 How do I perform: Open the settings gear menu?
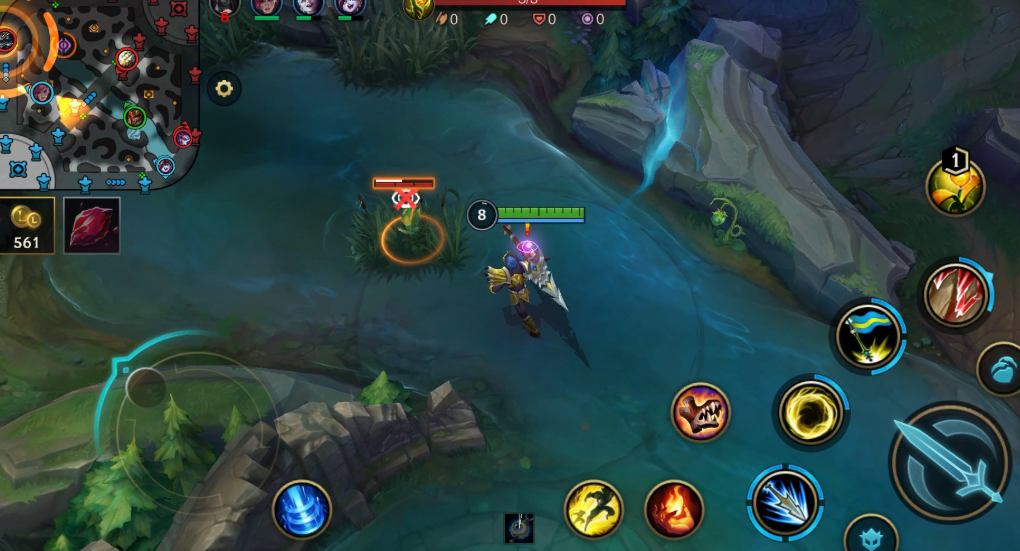point(224,89)
